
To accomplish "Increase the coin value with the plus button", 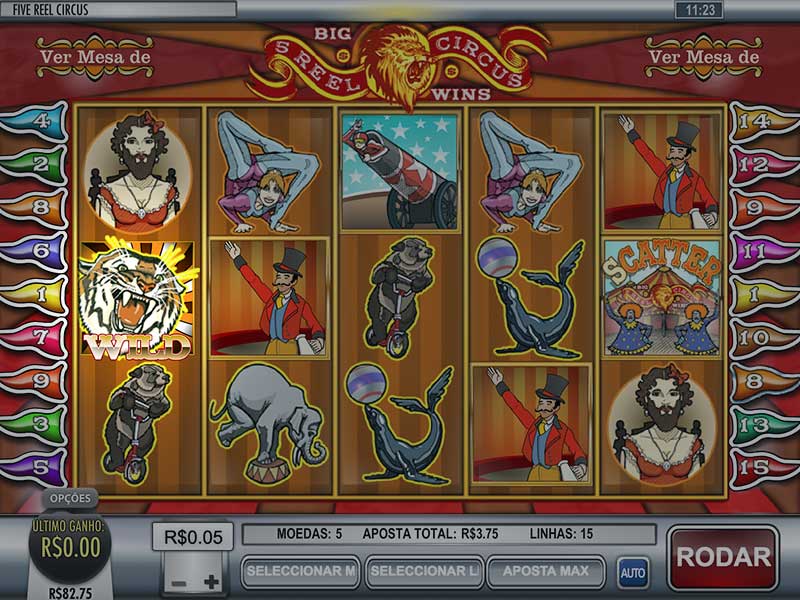I will (x=211, y=582).
